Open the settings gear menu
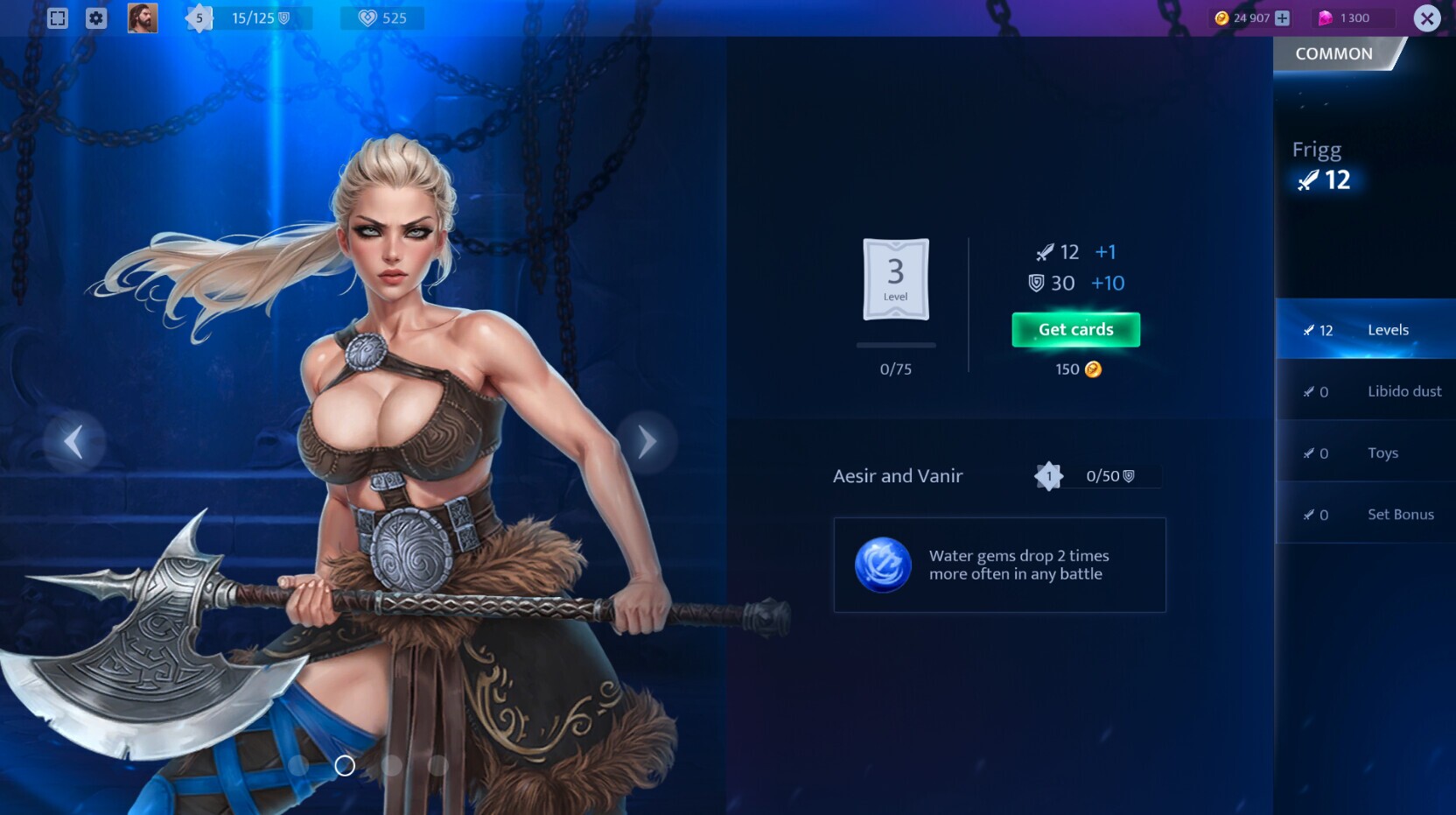1456x815 pixels. point(96,18)
